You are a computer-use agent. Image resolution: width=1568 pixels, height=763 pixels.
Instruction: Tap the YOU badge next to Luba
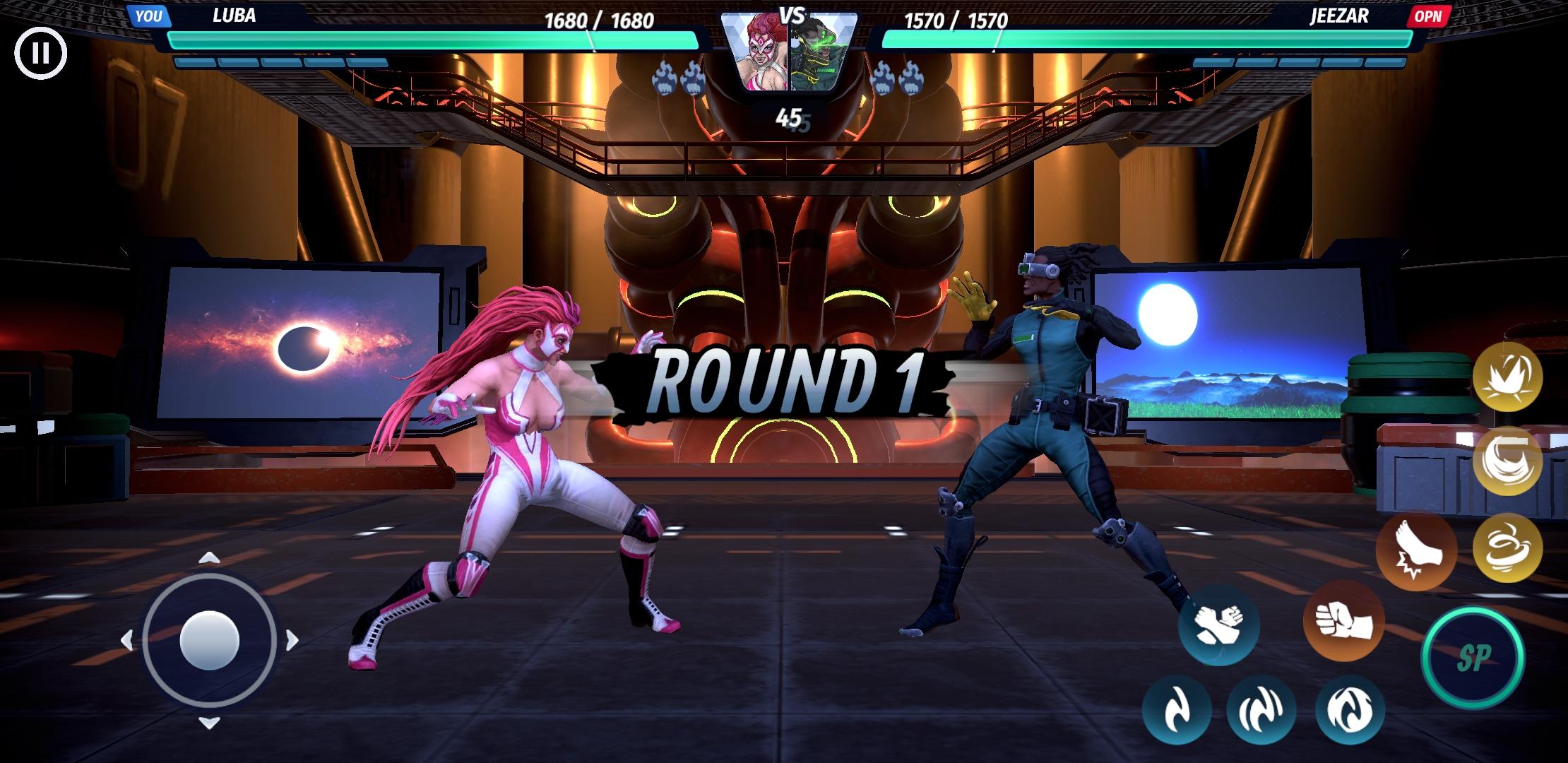click(x=150, y=16)
